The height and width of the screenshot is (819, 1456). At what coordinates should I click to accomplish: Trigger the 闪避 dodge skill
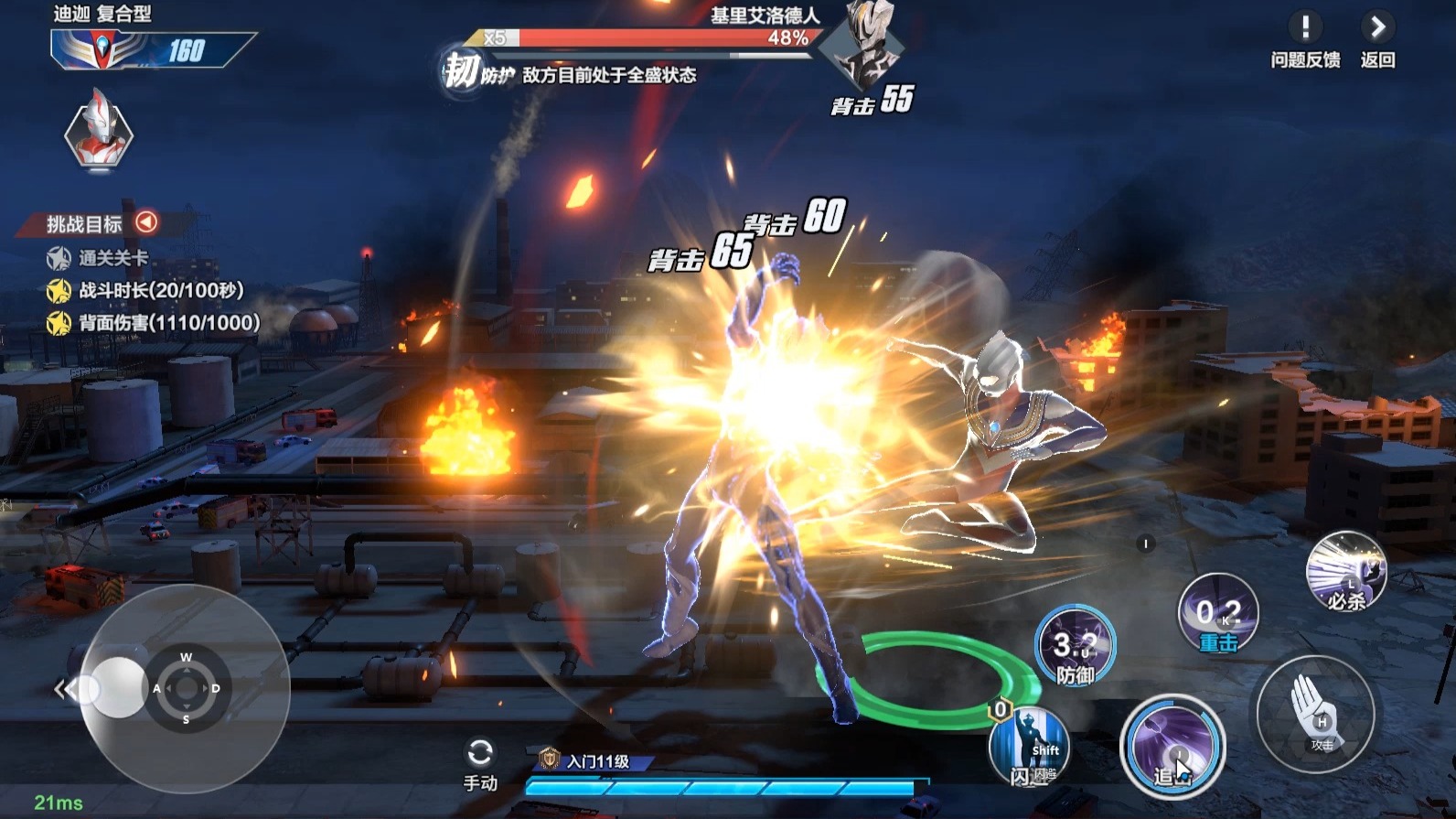point(1030,748)
